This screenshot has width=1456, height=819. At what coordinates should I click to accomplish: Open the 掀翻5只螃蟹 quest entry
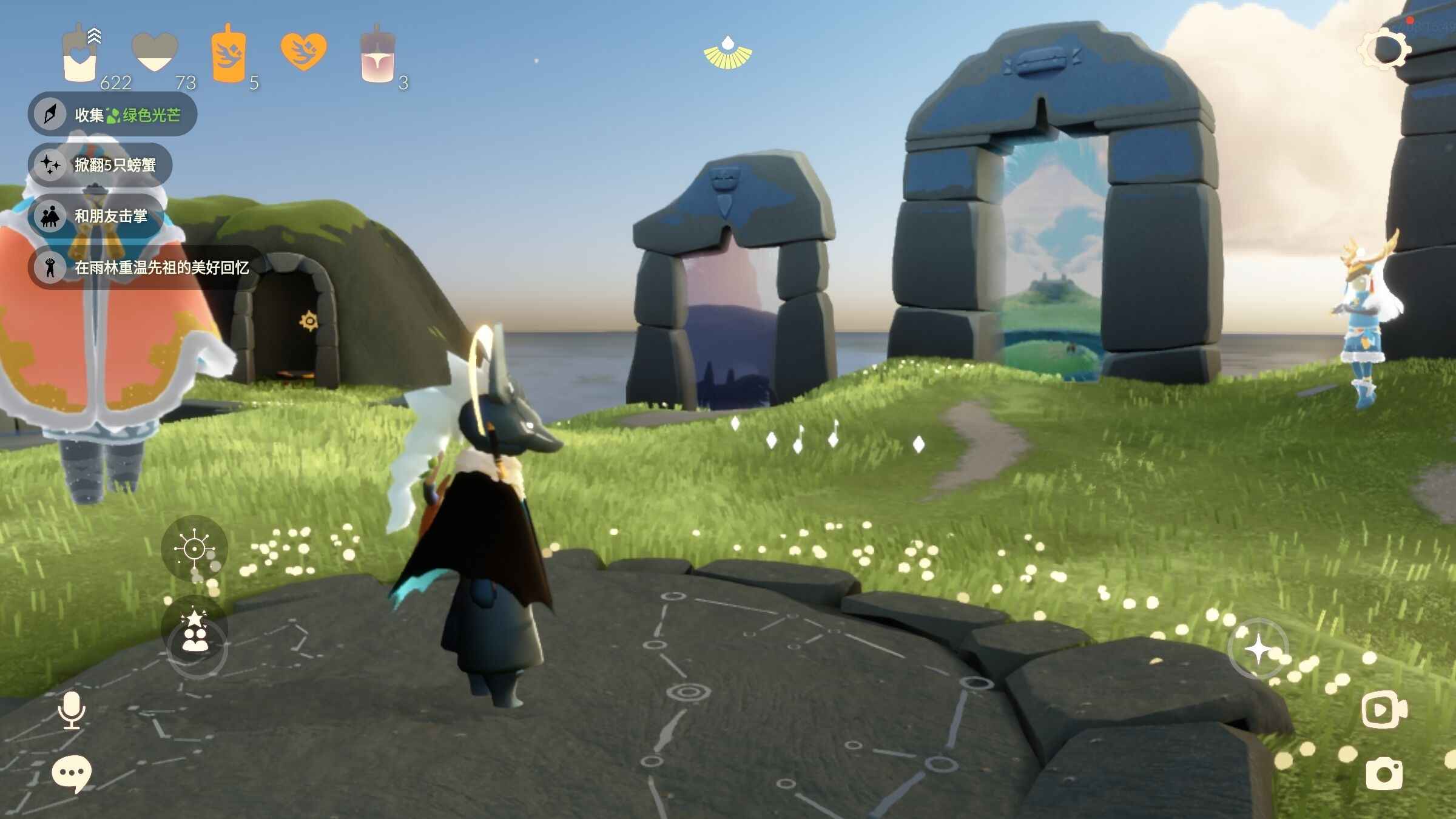point(101,164)
